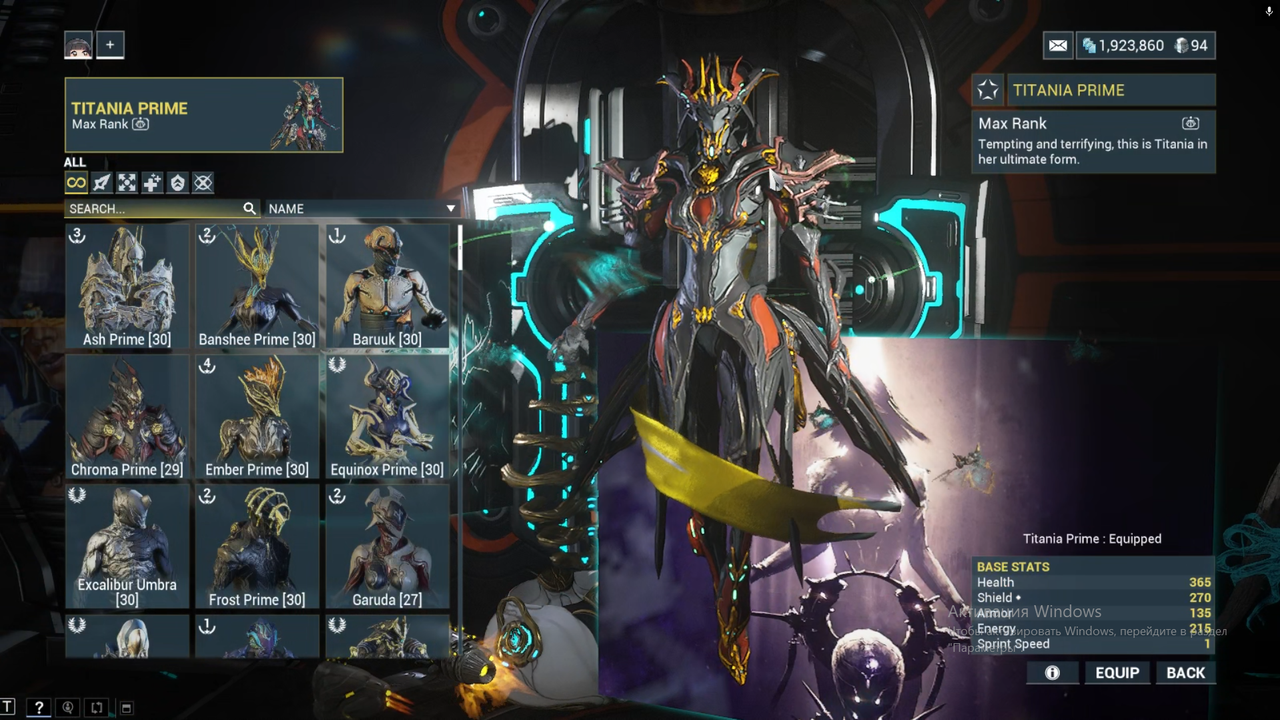Pick the Baruuk warframe tile
Viewport: 1280px width, 720px height.
pos(387,286)
